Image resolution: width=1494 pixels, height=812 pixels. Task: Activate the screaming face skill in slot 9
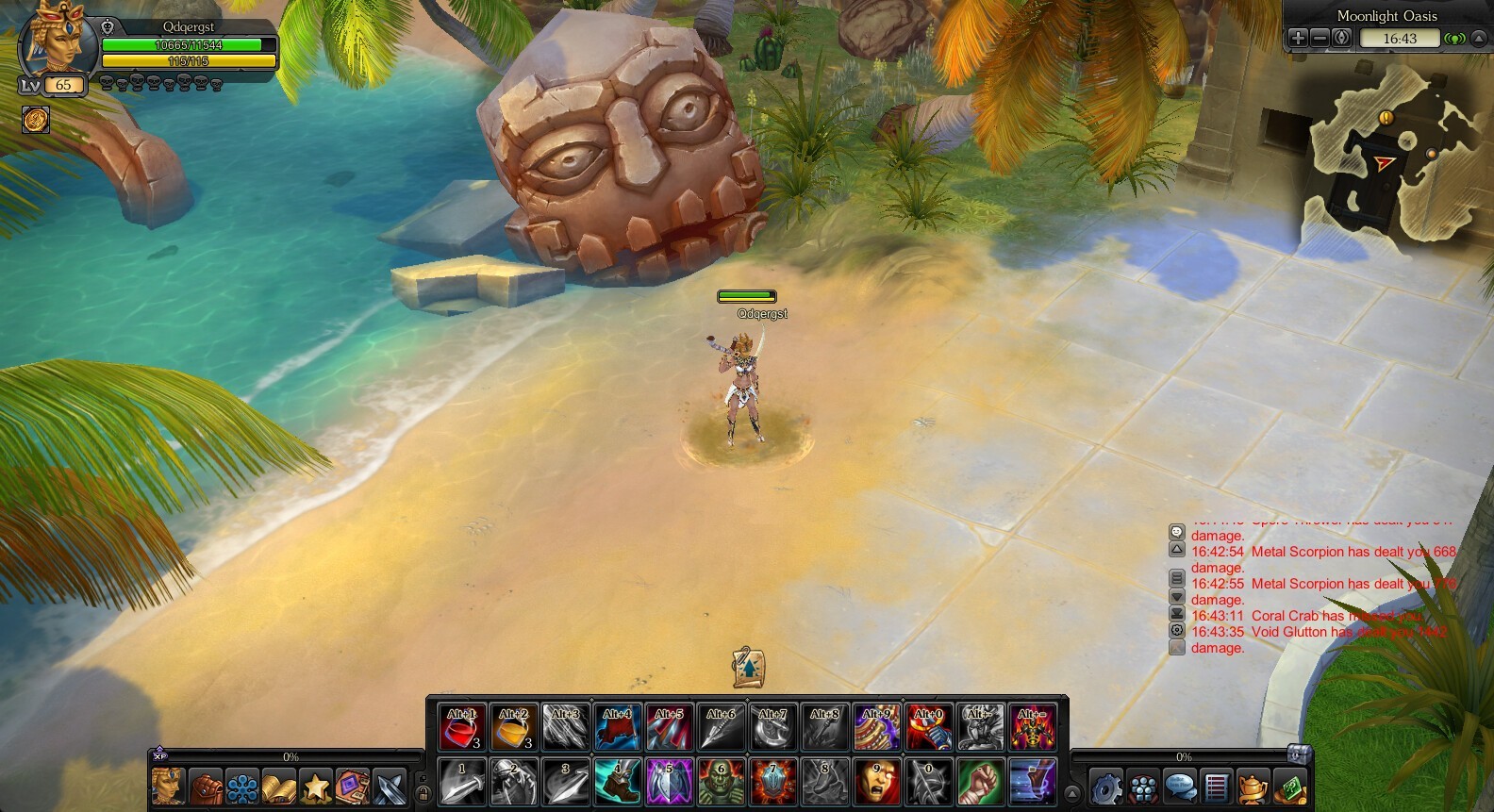point(876,782)
